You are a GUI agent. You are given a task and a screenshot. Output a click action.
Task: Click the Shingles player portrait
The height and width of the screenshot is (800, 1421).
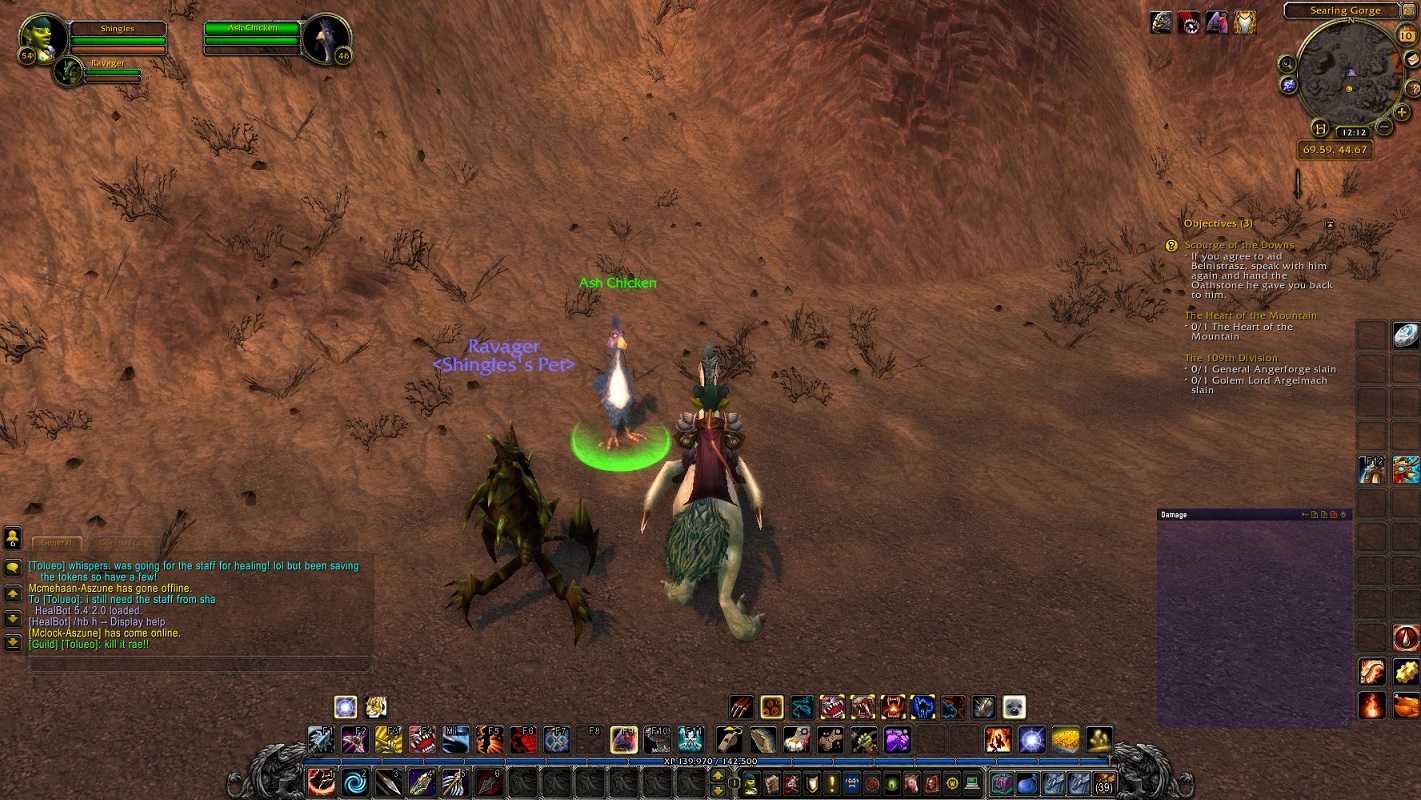coord(43,37)
